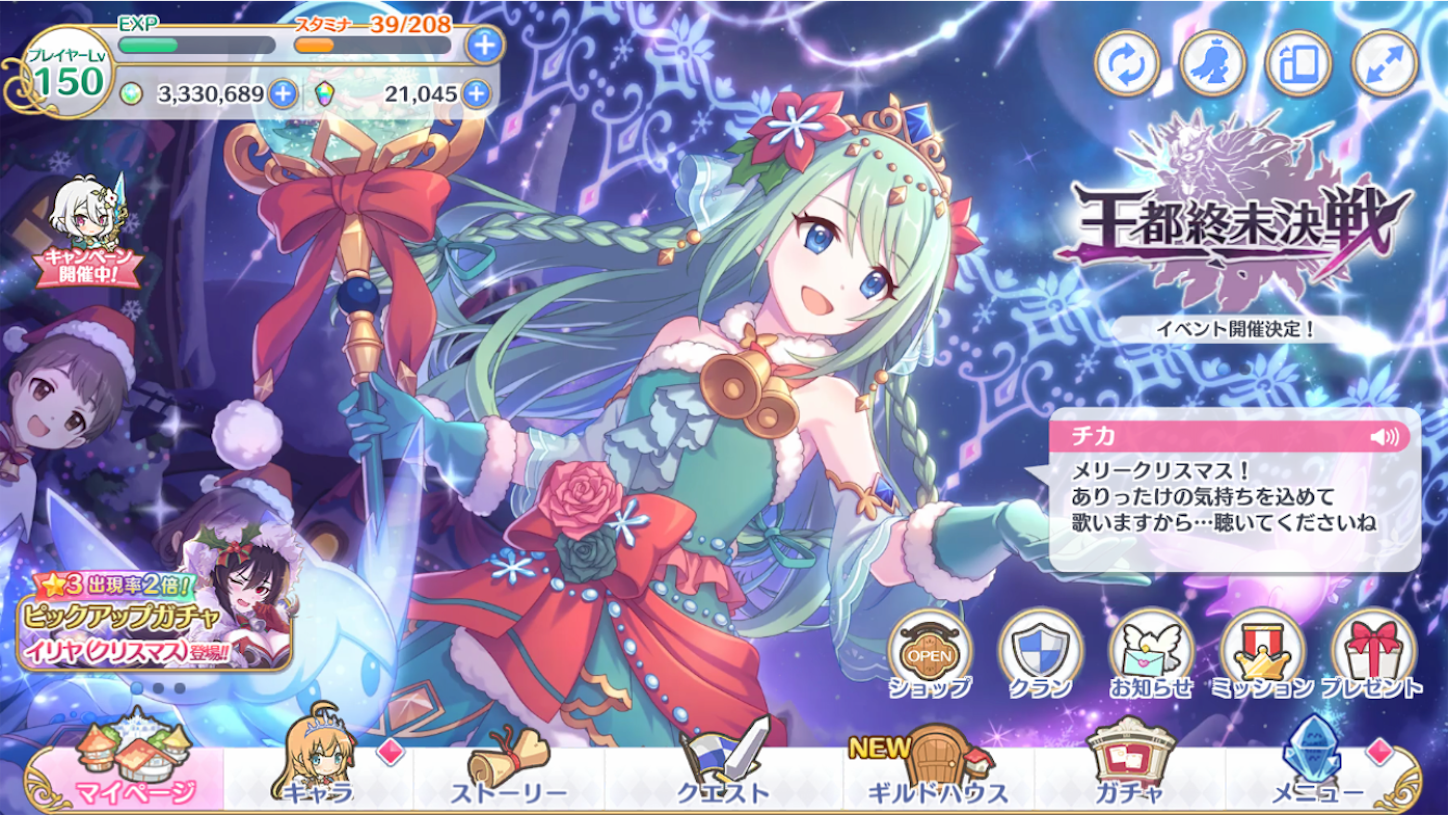This screenshot has width=1448, height=815.
Task: Open the stamina refill plus button
Action: (485, 44)
